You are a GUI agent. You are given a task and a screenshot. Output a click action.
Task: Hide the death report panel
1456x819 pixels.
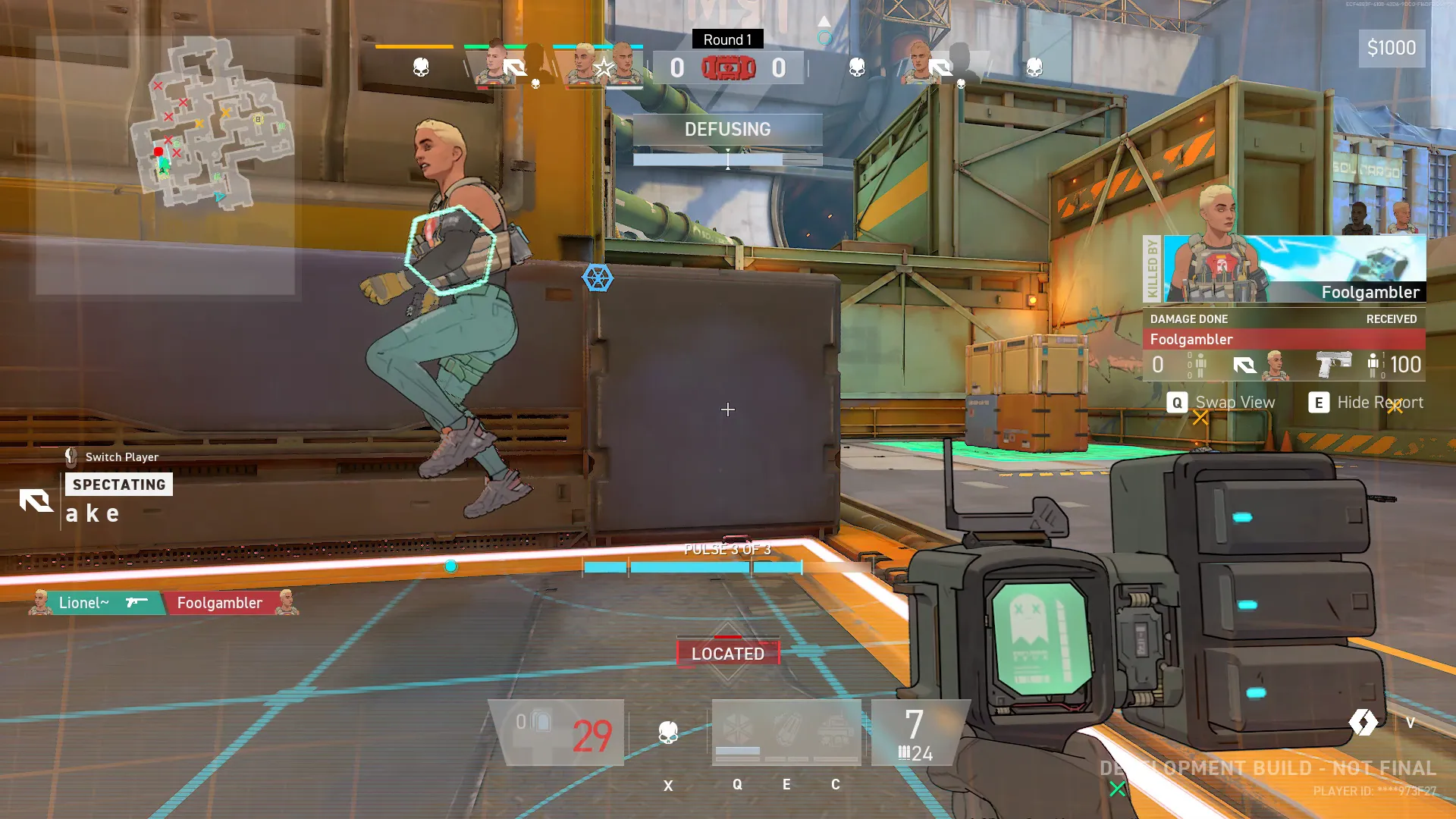click(1366, 403)
